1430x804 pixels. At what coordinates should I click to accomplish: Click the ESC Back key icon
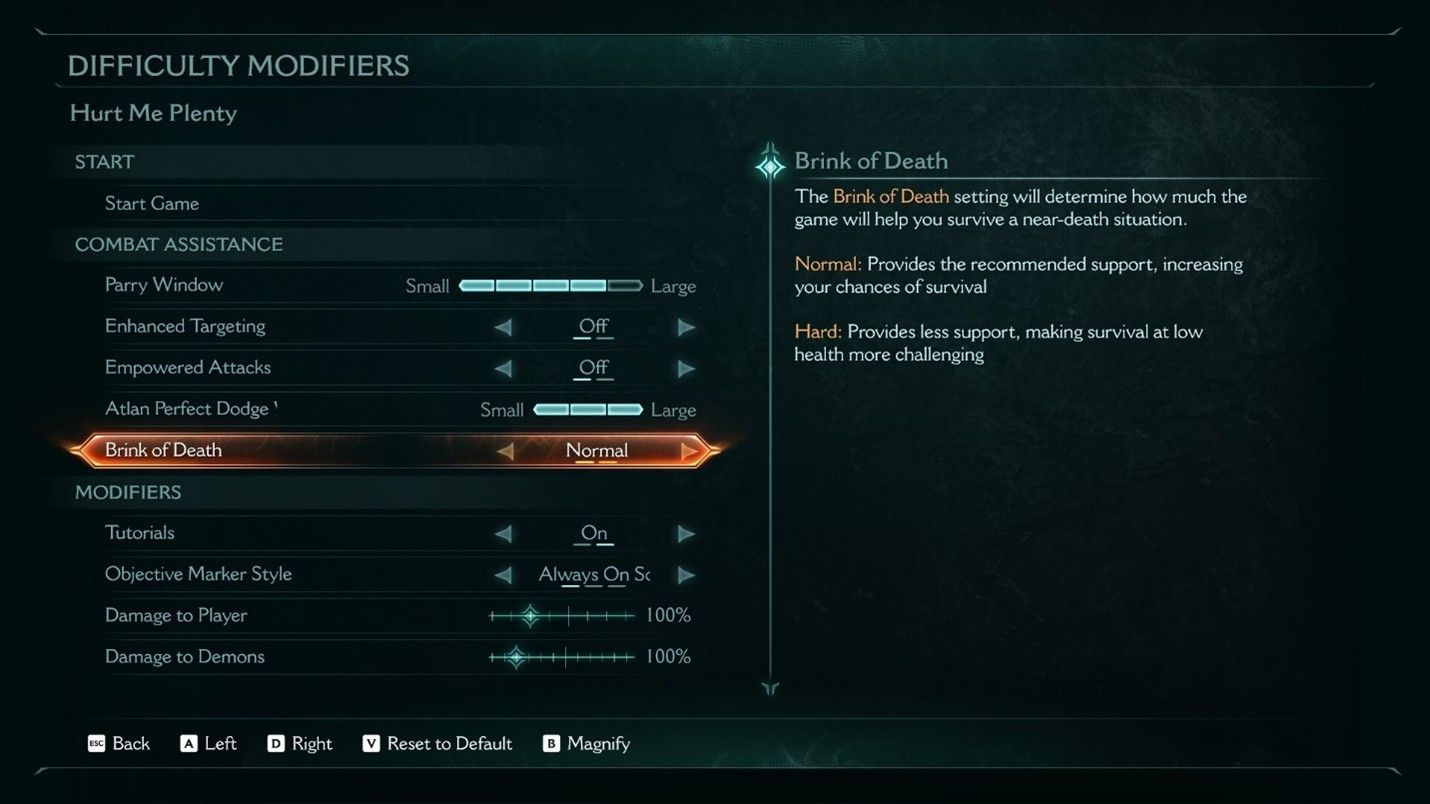click(96, 744)
